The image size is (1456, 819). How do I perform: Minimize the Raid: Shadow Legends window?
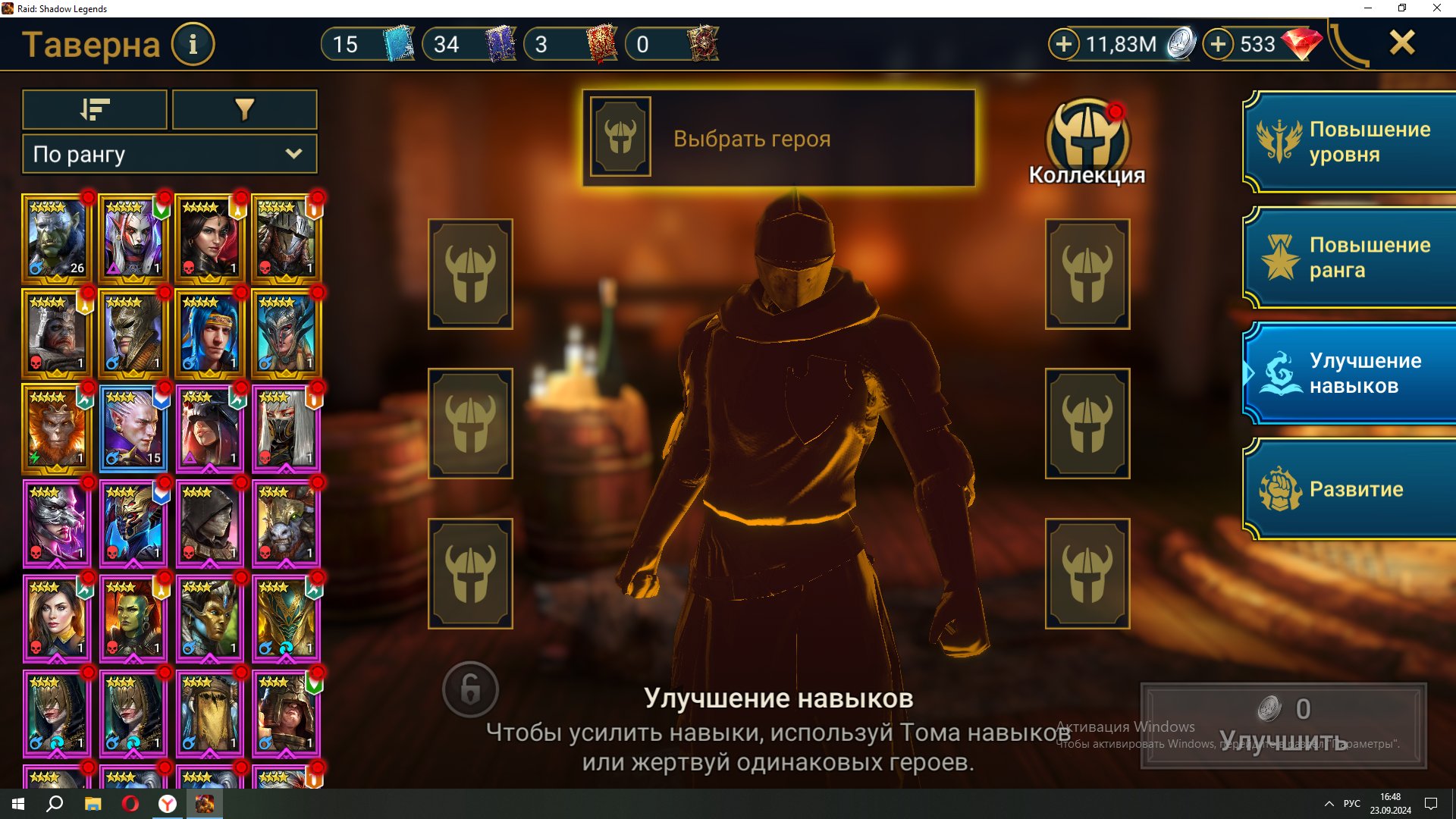coord(1368,8)
